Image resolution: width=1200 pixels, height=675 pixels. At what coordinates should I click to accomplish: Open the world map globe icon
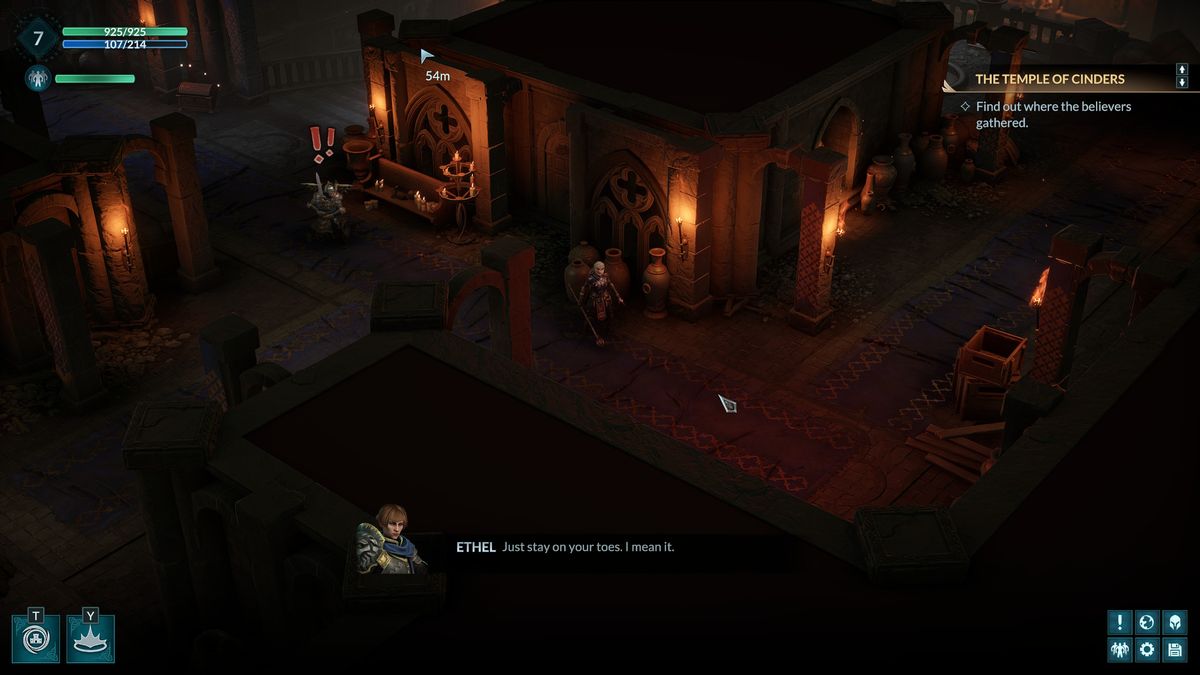[x=1147, y=622]
